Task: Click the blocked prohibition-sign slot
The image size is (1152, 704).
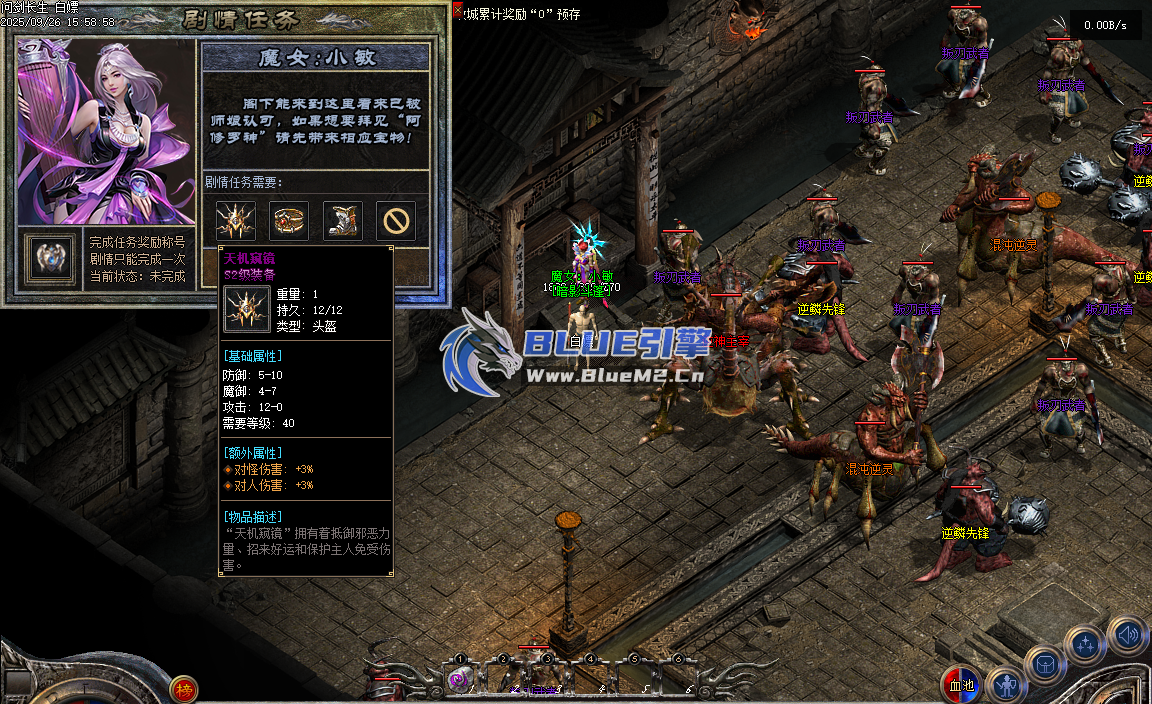Action: [x=396, y=221]
